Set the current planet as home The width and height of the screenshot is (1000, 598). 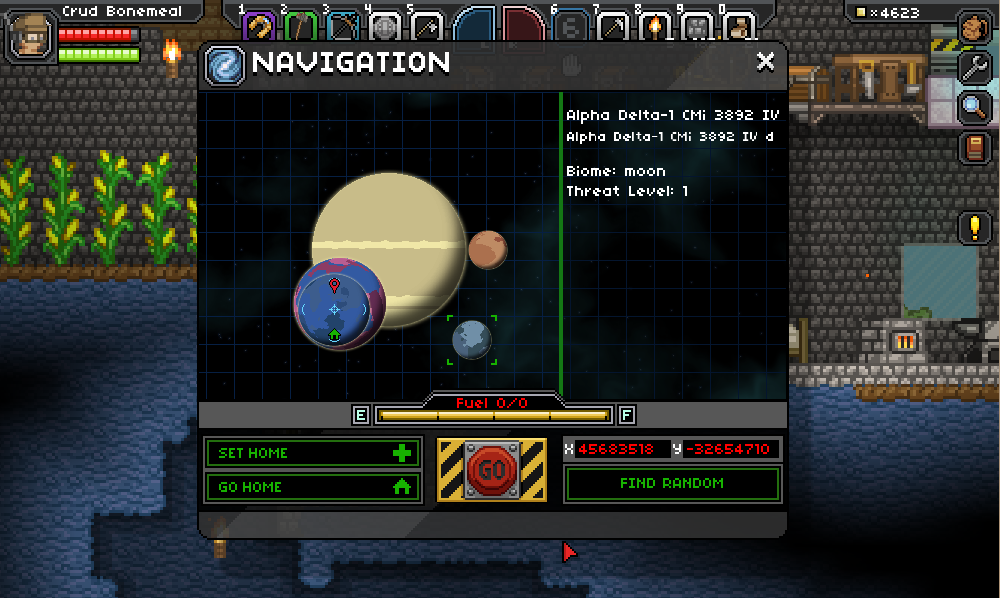tap(312, 453)
